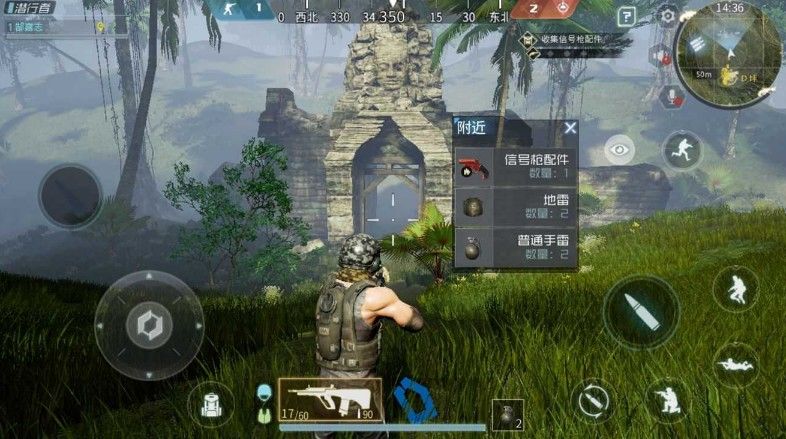Image resolution: width=786 pixels, height=439 pixels.
Task: Tap the jump button
Action: pyautogui.click(x=735, y=288)
